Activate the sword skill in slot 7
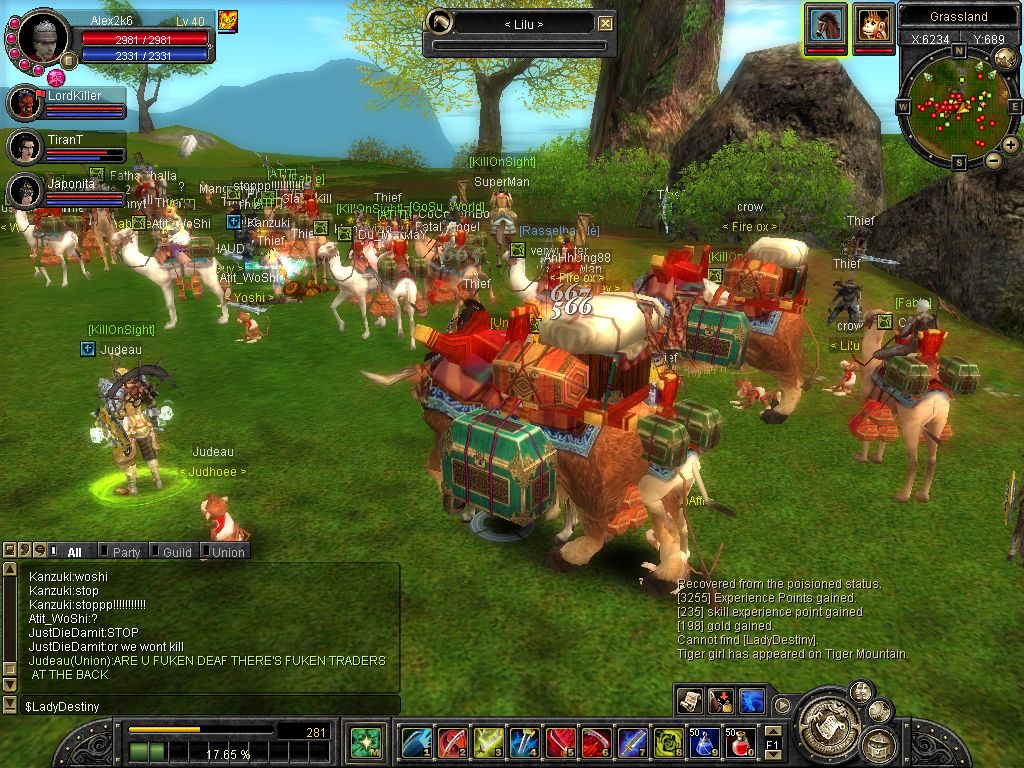This screenshot has width=1024, height=768. tap(631, 743)
